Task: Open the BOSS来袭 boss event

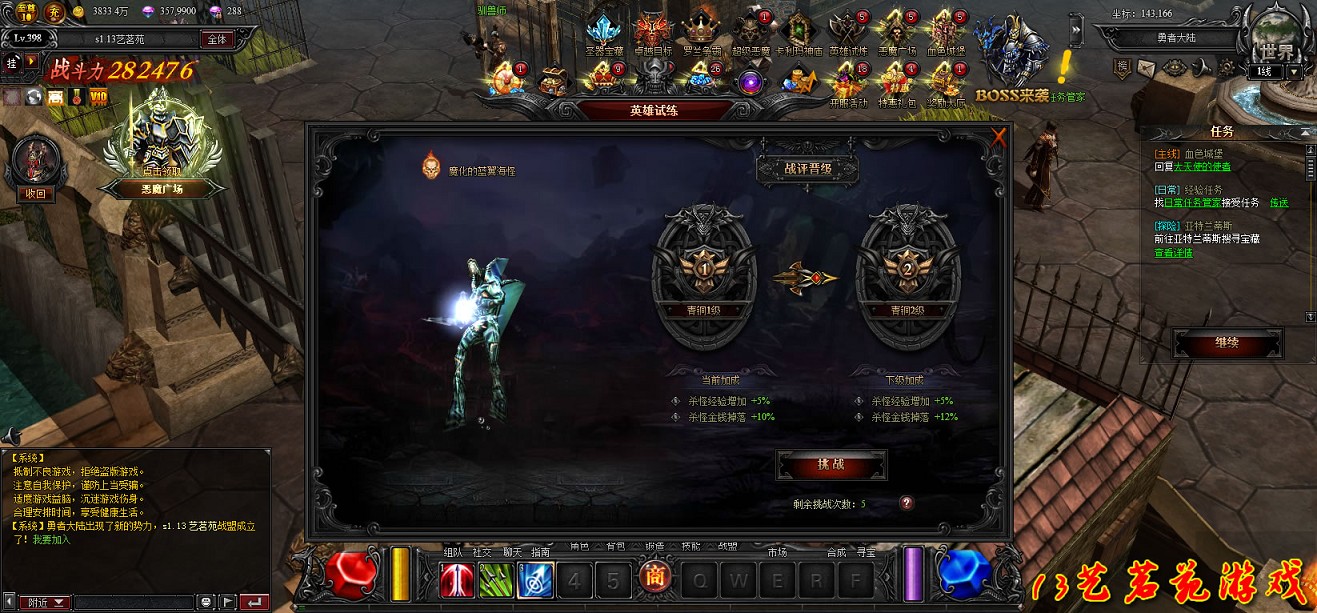Action: pyautogui.click(x=1010, y=60)
